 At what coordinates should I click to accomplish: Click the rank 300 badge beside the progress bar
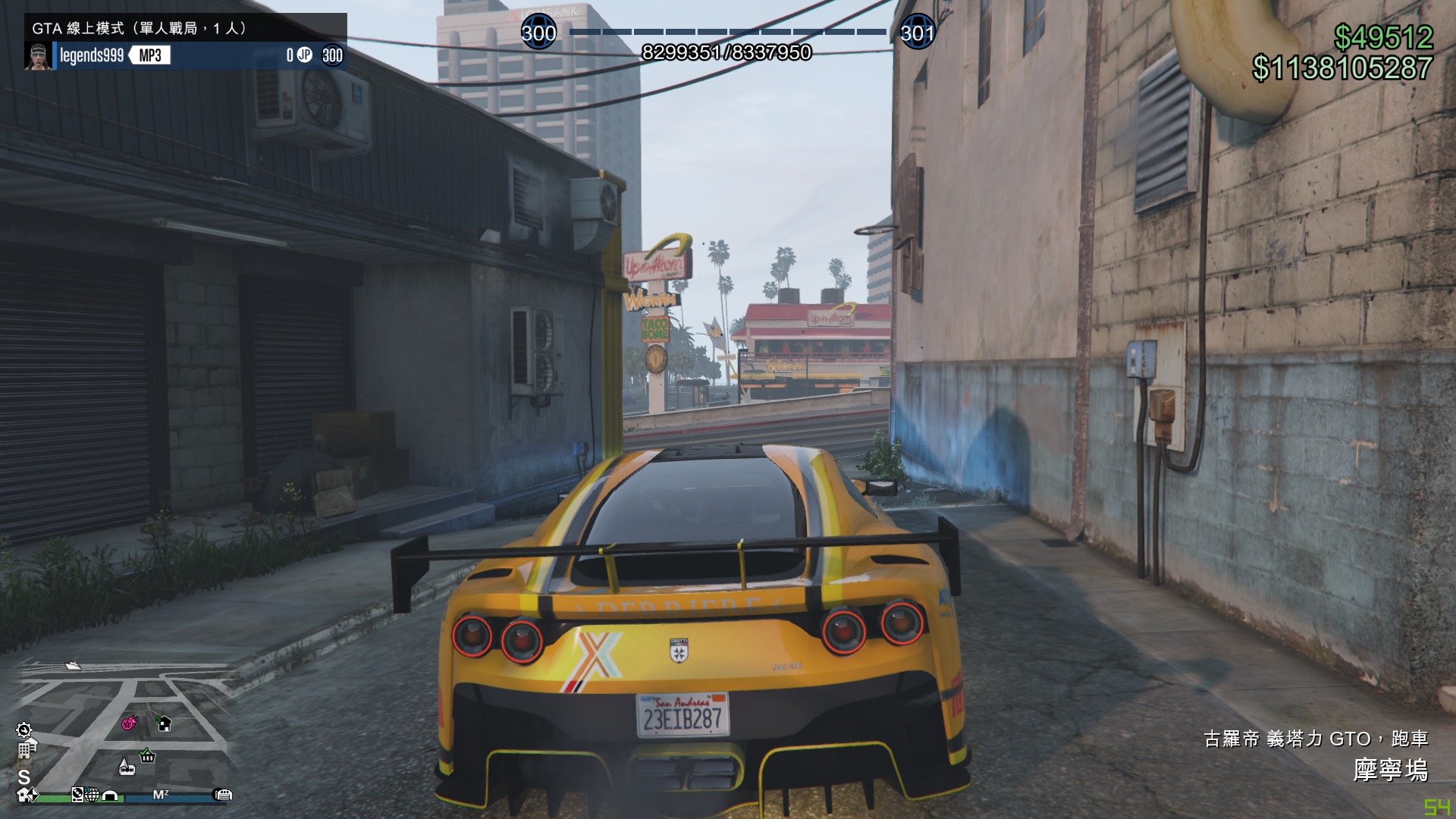point(541,33)
